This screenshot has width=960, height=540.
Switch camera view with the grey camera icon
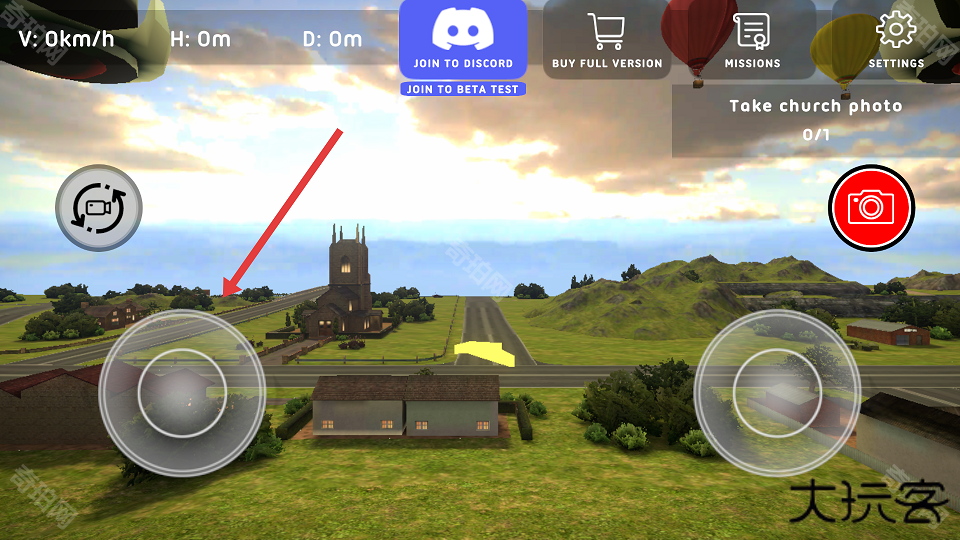point(98,207)
